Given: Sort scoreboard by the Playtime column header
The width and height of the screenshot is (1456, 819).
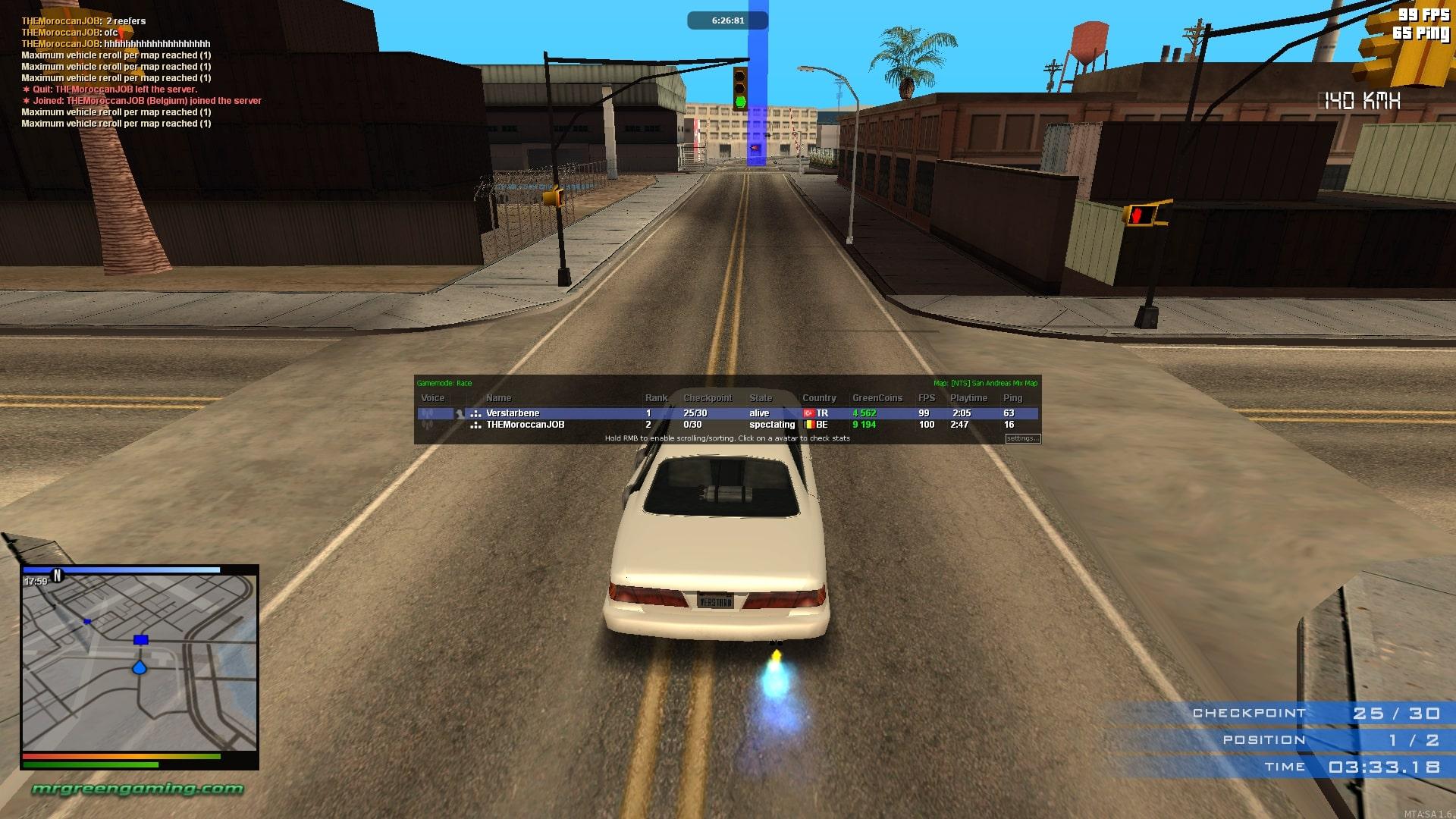Looking at the screenshot, I should pyautogui.click(x=968, y=398).
